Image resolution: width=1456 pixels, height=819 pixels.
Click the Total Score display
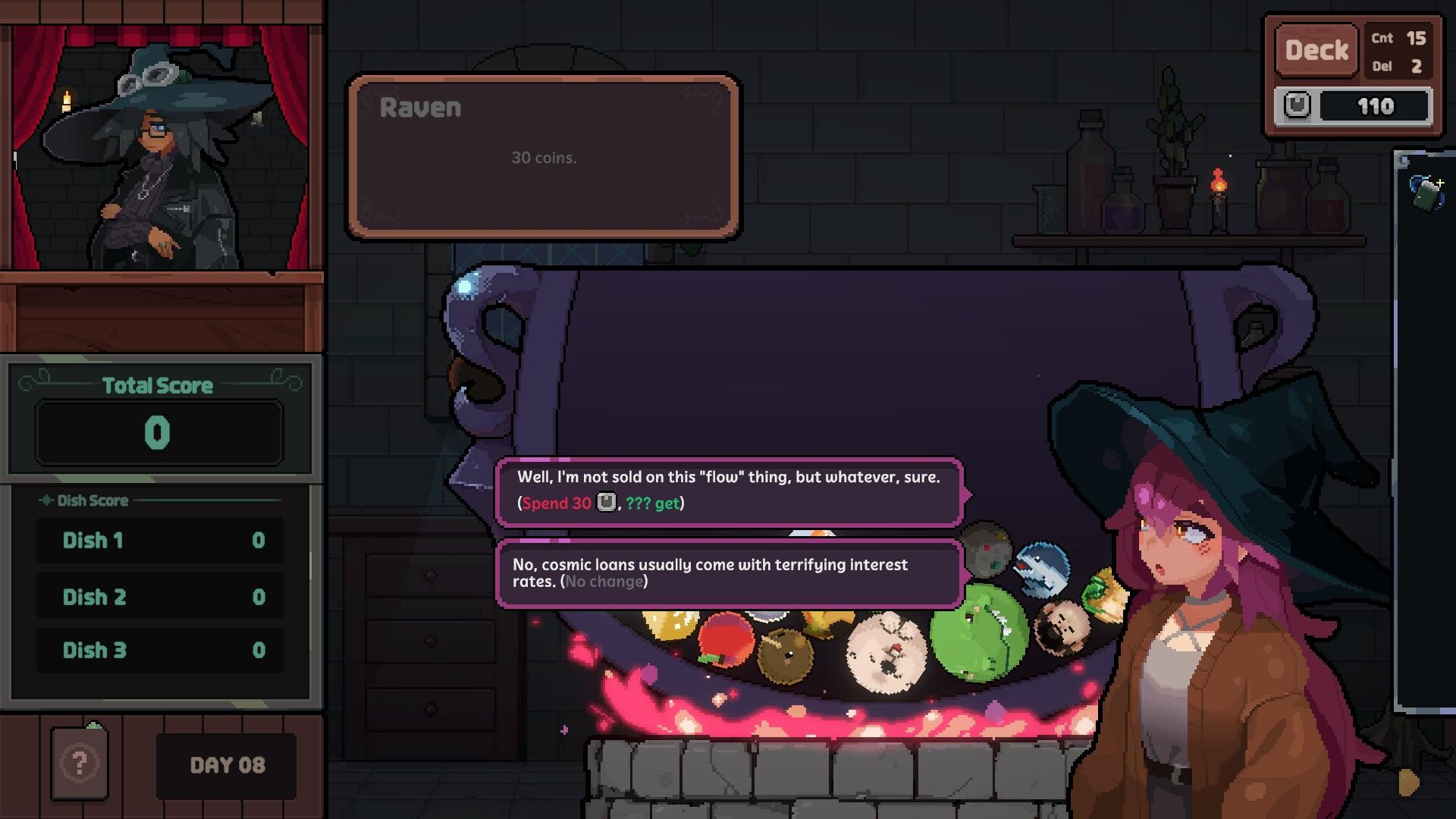[x=157, y=431]
